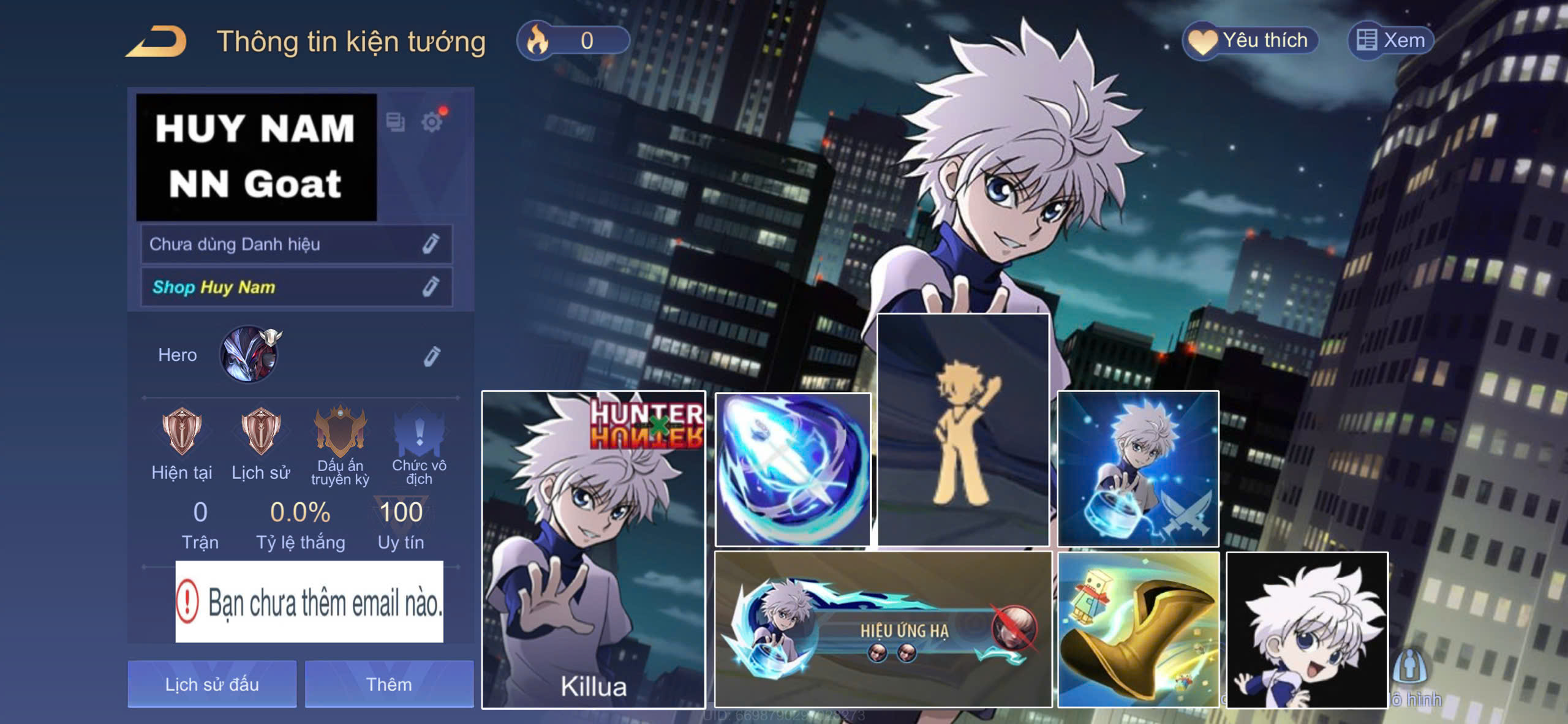Click the Thêm button

[389, 684]
